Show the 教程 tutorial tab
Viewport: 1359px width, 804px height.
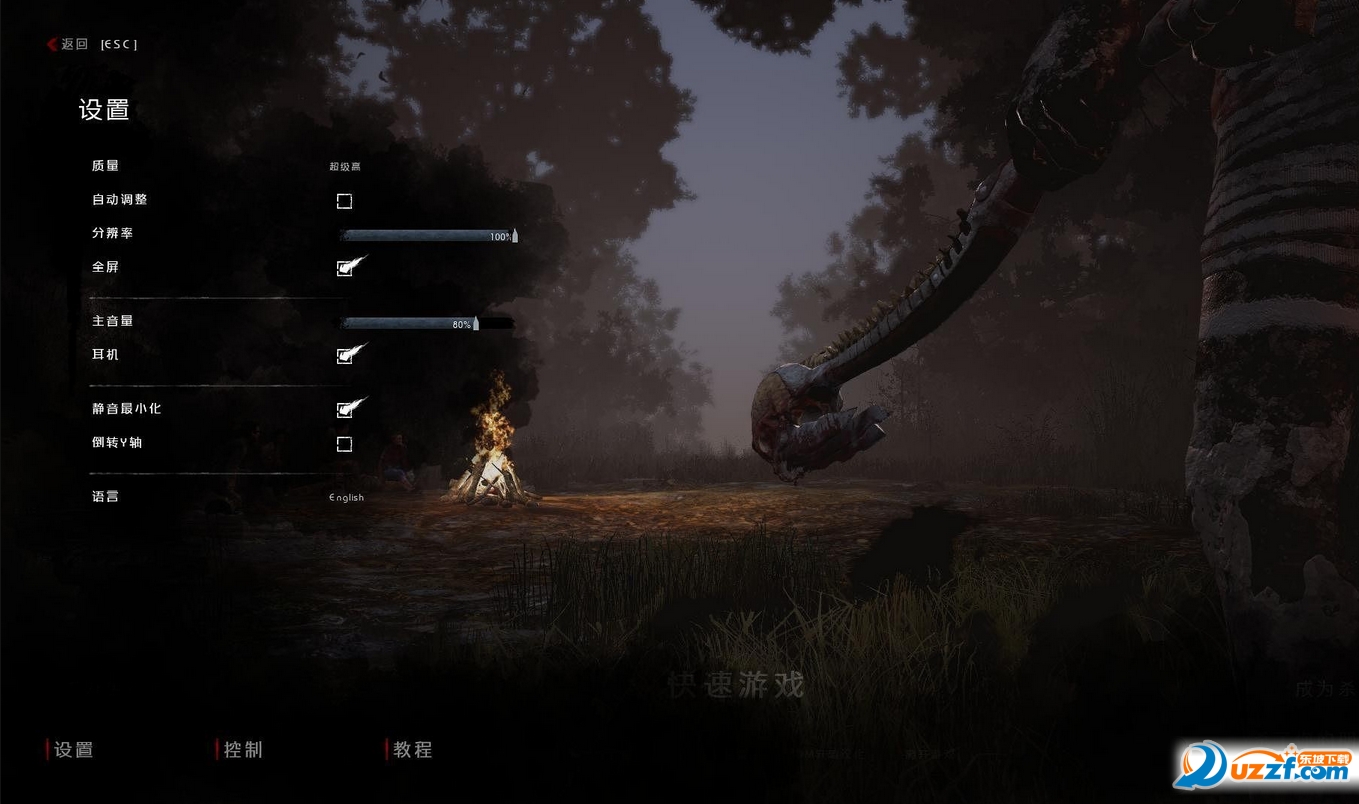coord(412,750)
